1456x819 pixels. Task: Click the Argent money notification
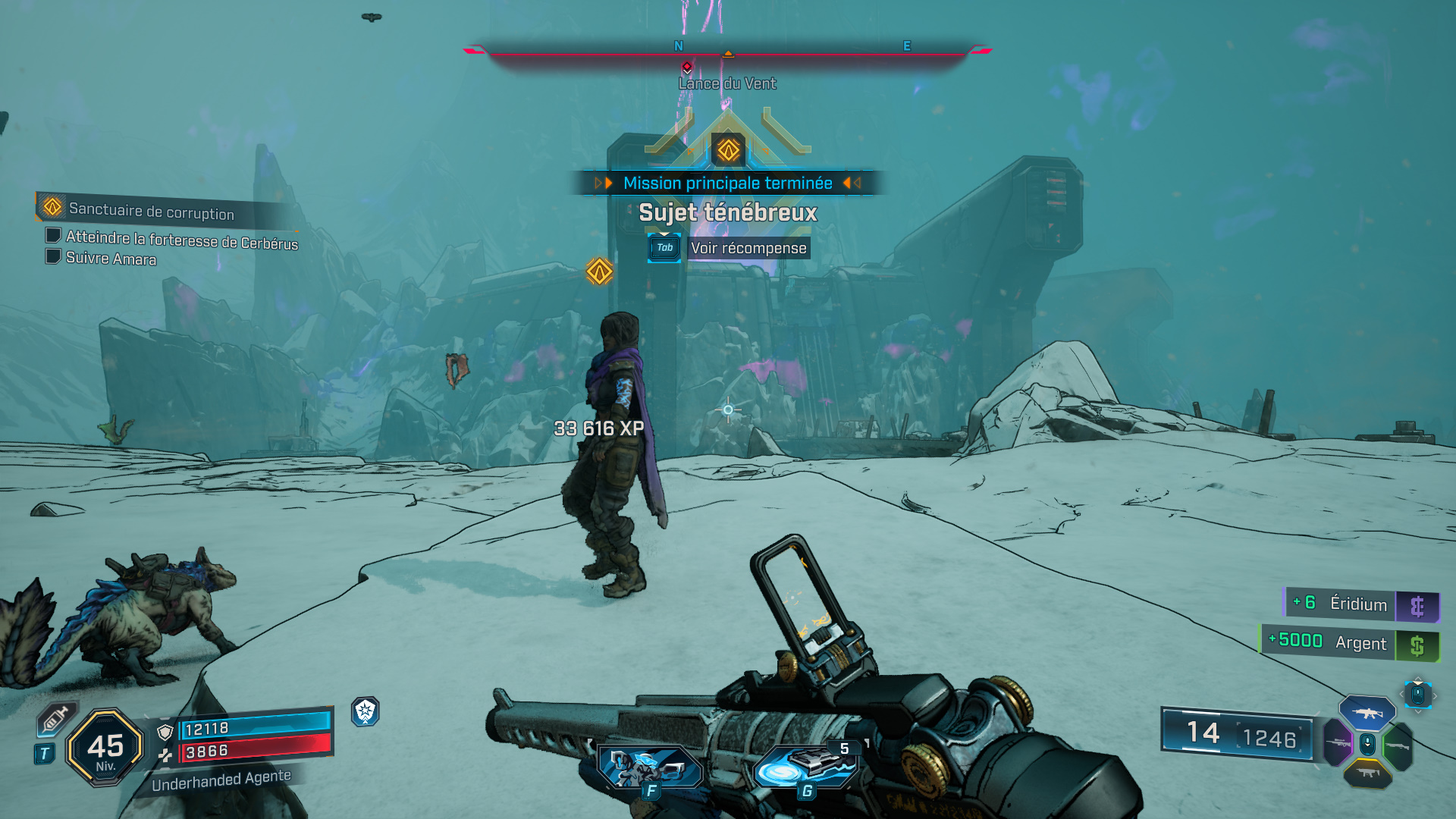(x=1350, y=642)
